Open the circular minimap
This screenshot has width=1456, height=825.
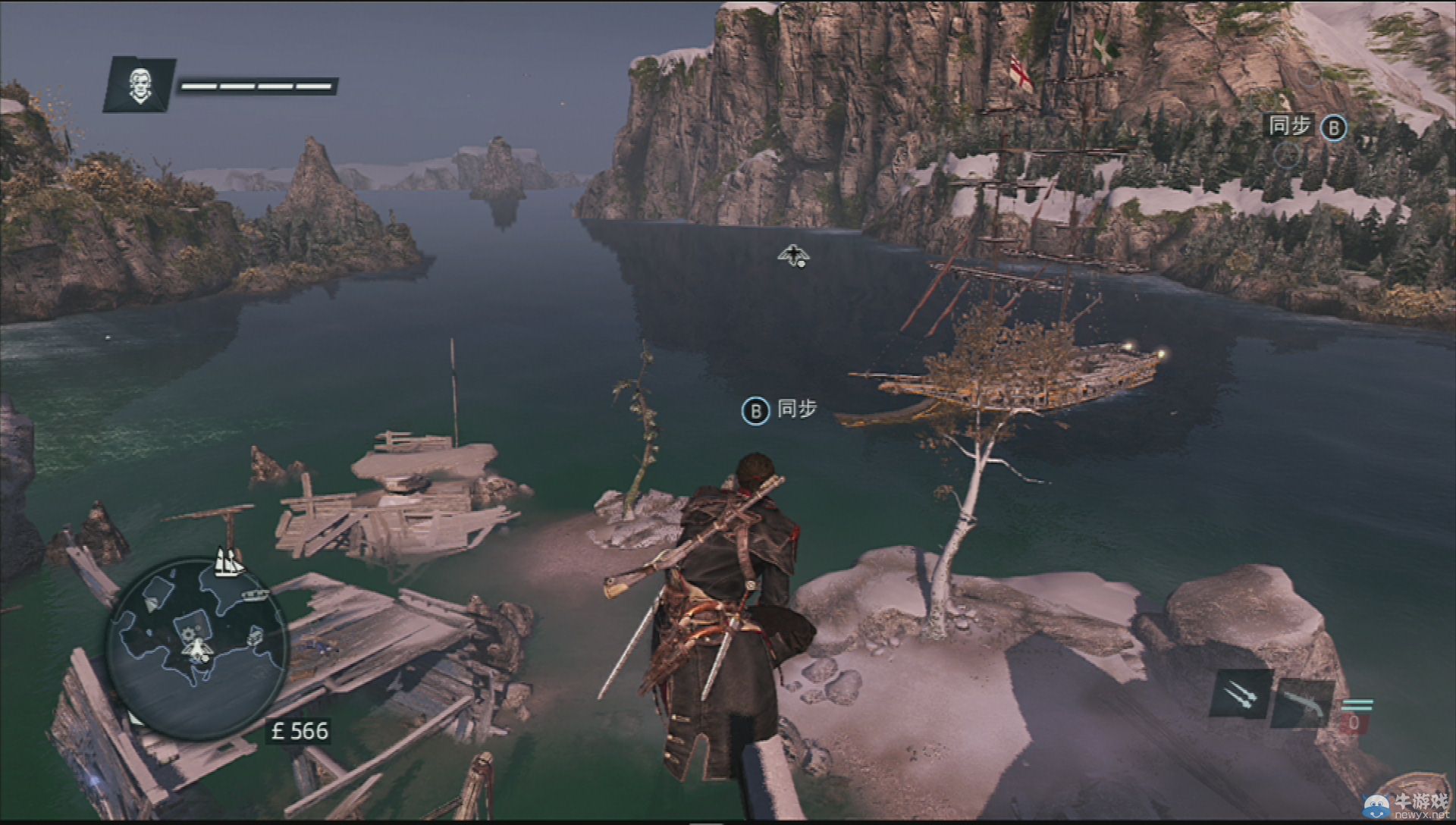(x=197, y=649)
